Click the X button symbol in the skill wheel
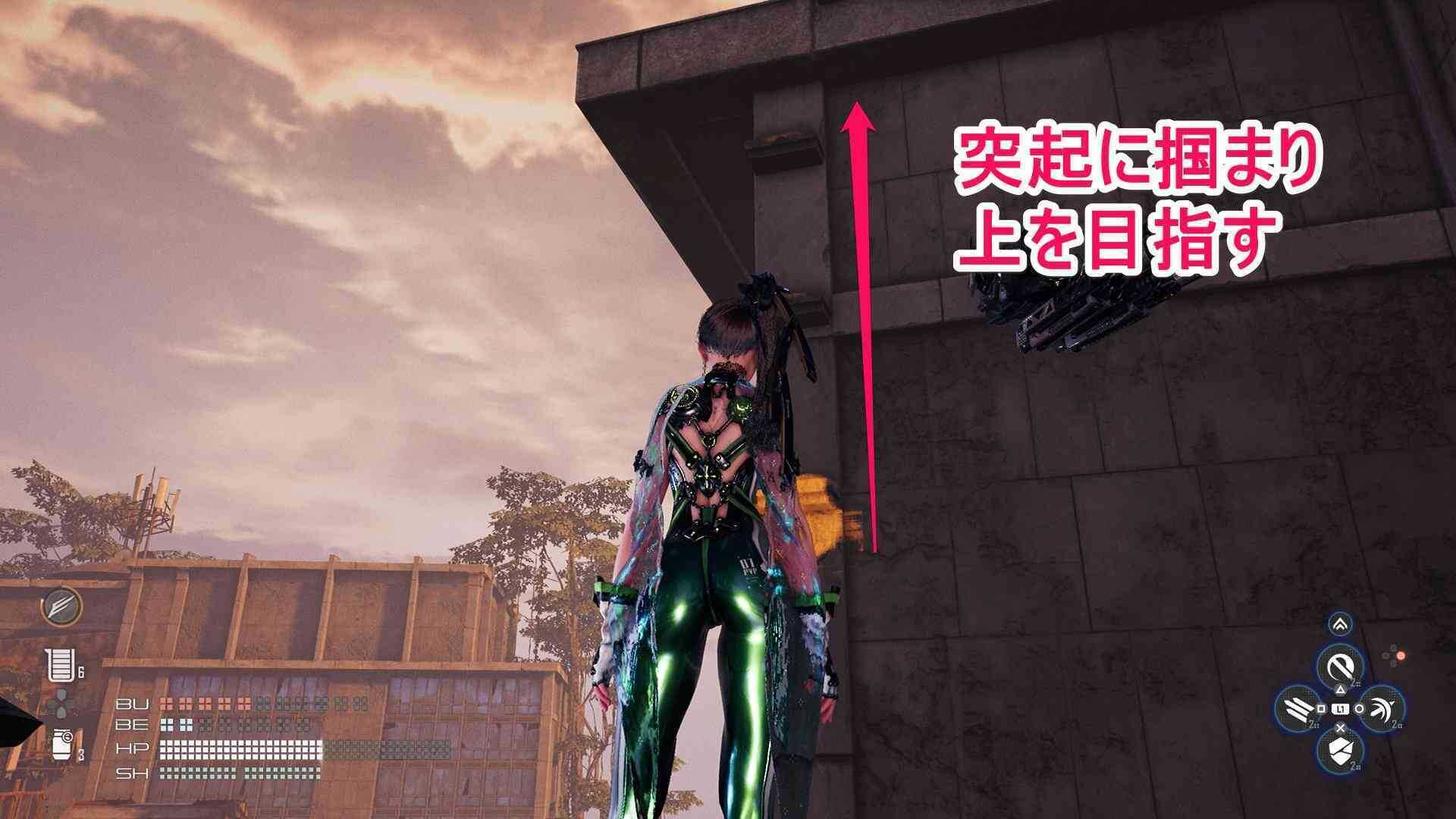1456x819 pixels. pyautogui.click(x=1340, y=728)
